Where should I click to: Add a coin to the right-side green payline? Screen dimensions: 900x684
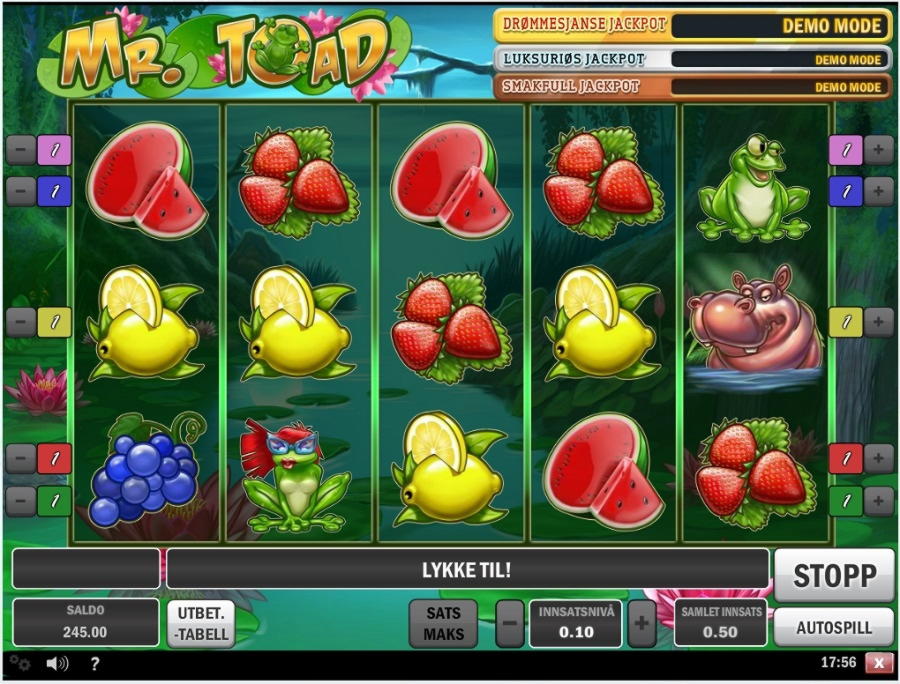(x=878, y=499)
